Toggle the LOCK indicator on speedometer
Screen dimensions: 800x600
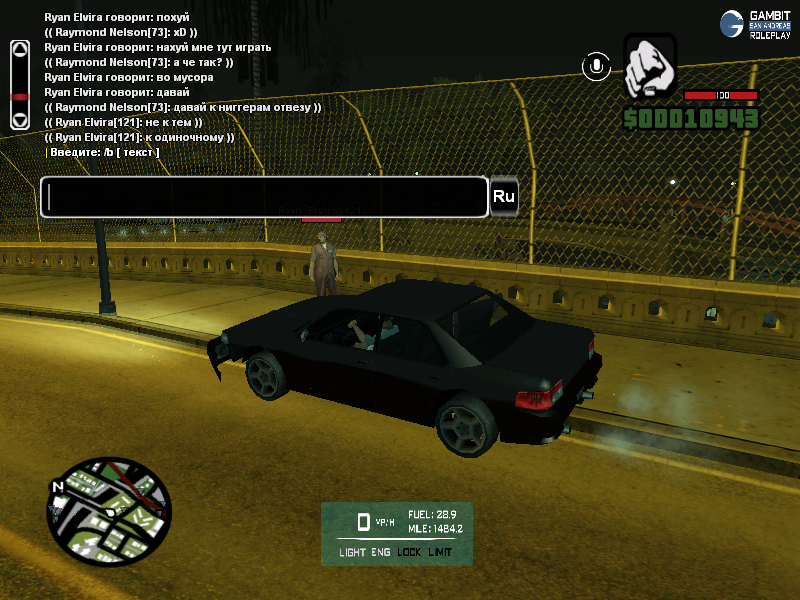click(x=410, y=552)
